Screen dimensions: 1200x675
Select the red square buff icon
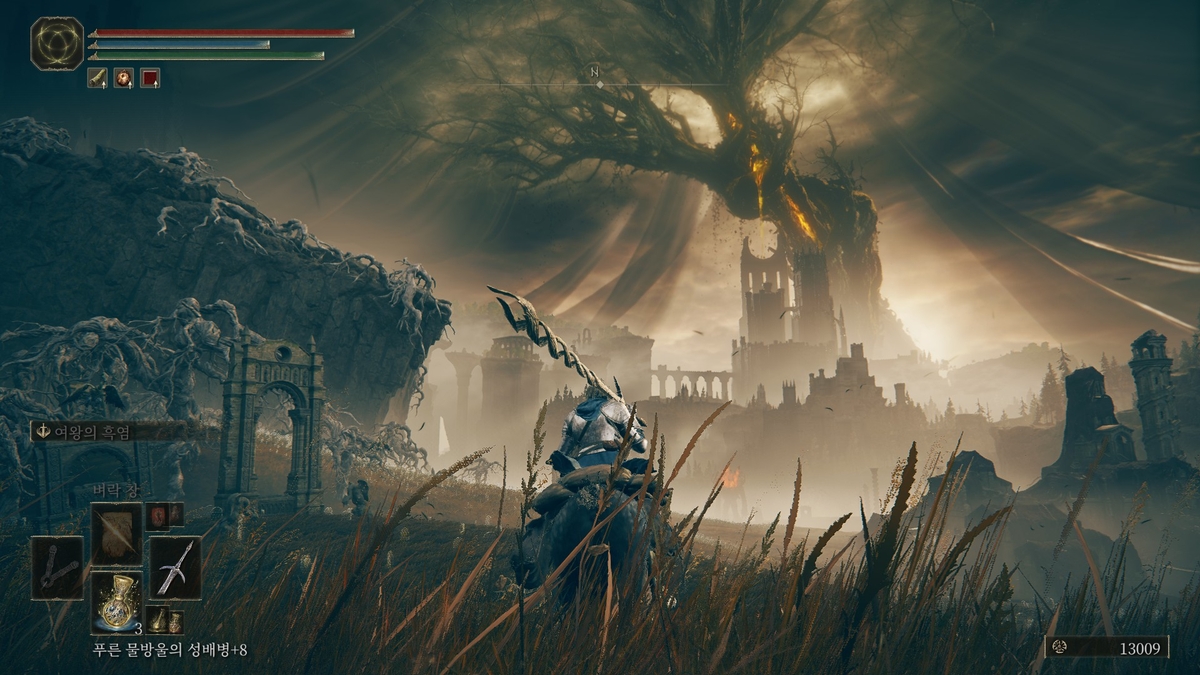point(150,78)
